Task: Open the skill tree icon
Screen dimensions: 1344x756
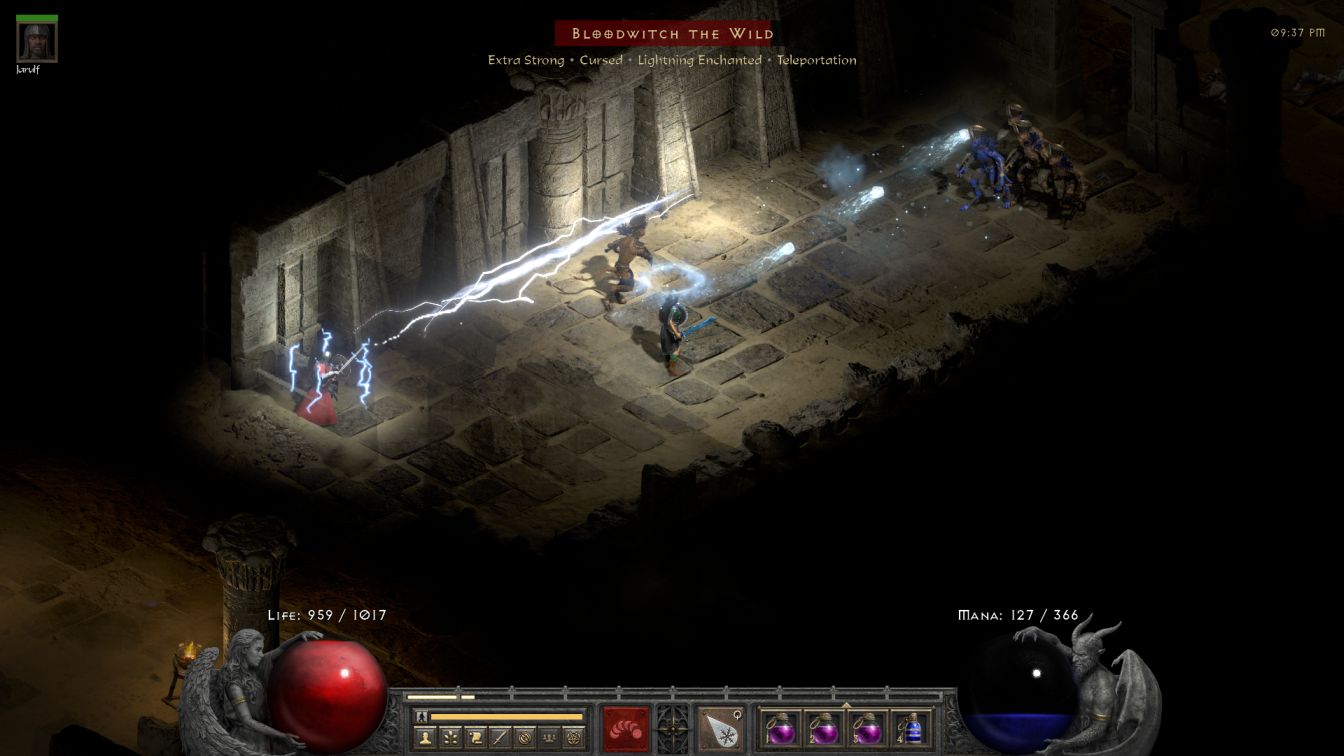Action: pyautogui.click(x=451, y=738)
